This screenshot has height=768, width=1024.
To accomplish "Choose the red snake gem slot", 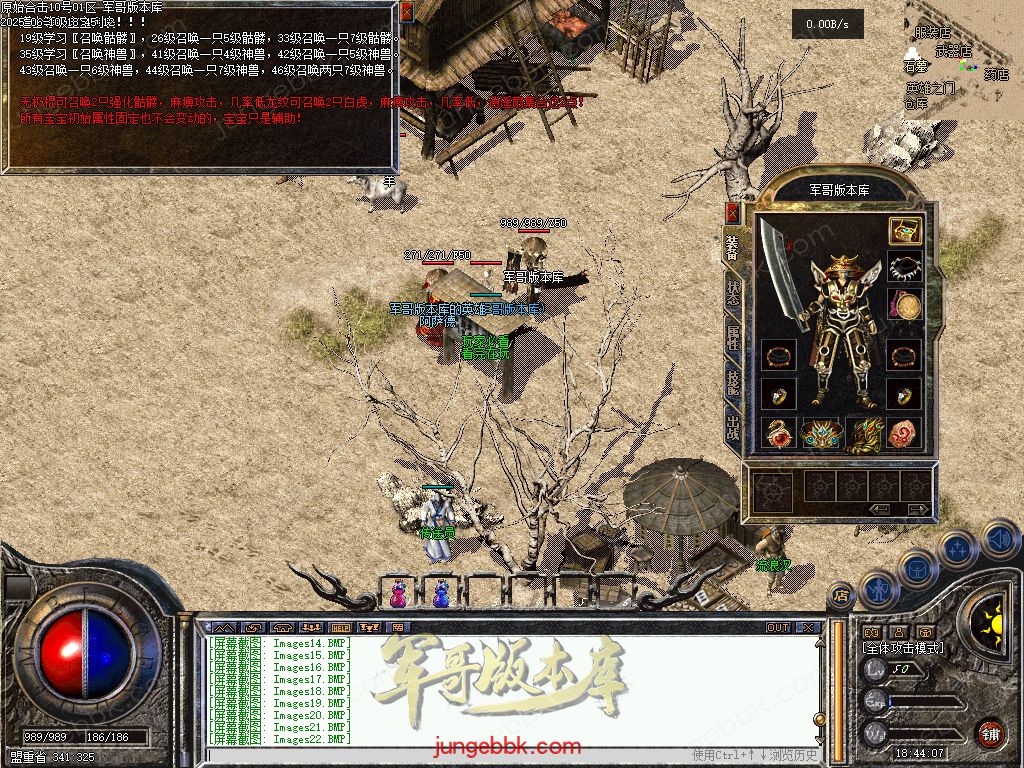I will tap(777, 432).
